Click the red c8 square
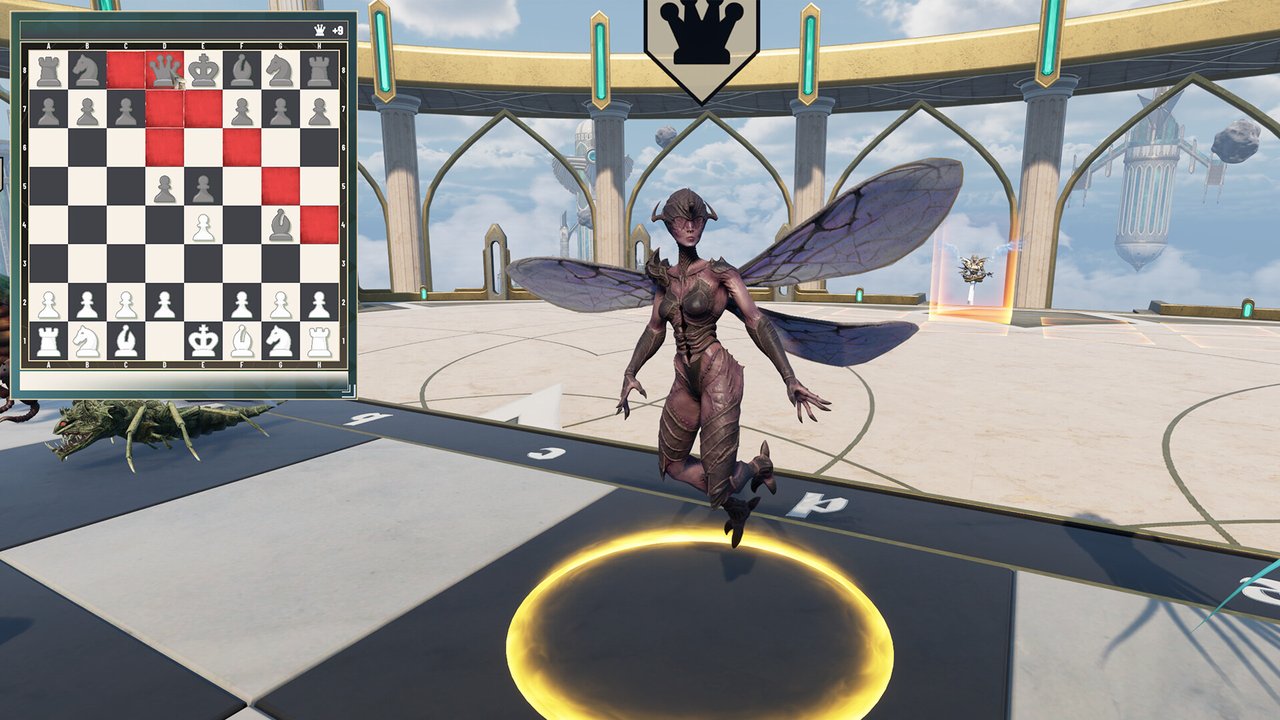The image size is (1280, 720). [126, 70]
